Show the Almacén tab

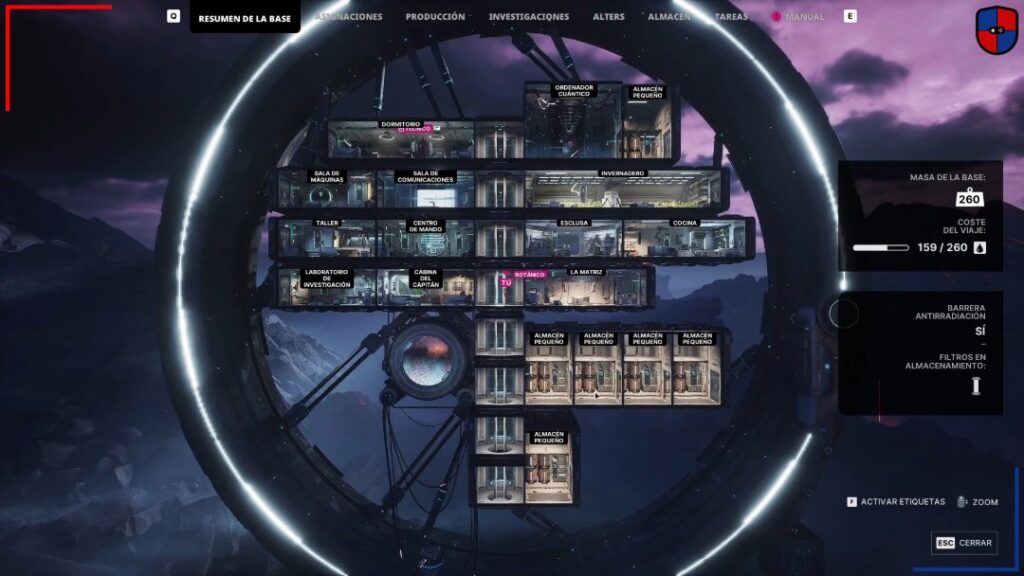coord(669,17)
